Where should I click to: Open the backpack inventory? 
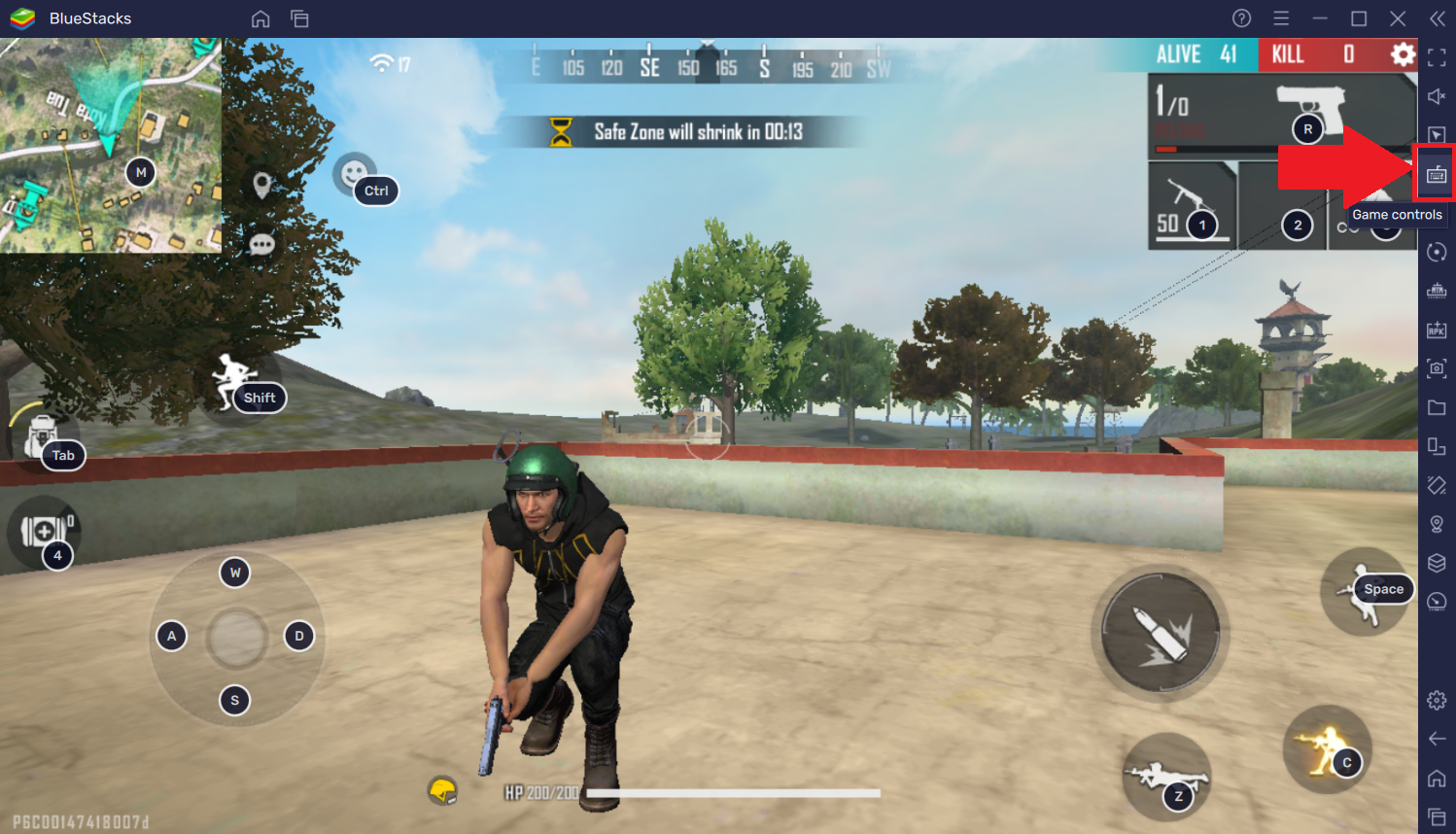tap(42, 438)
